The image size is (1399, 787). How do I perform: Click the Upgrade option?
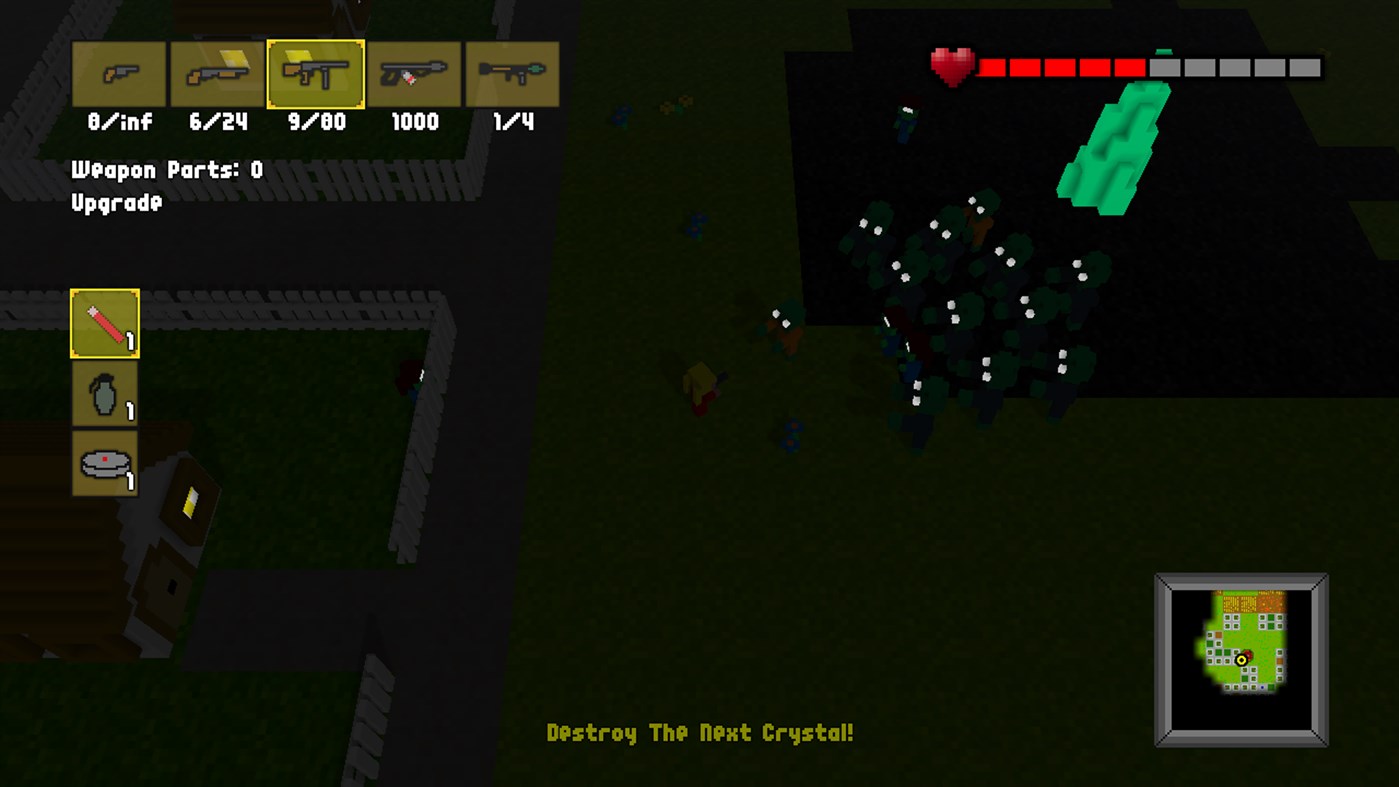pos(116,203)
